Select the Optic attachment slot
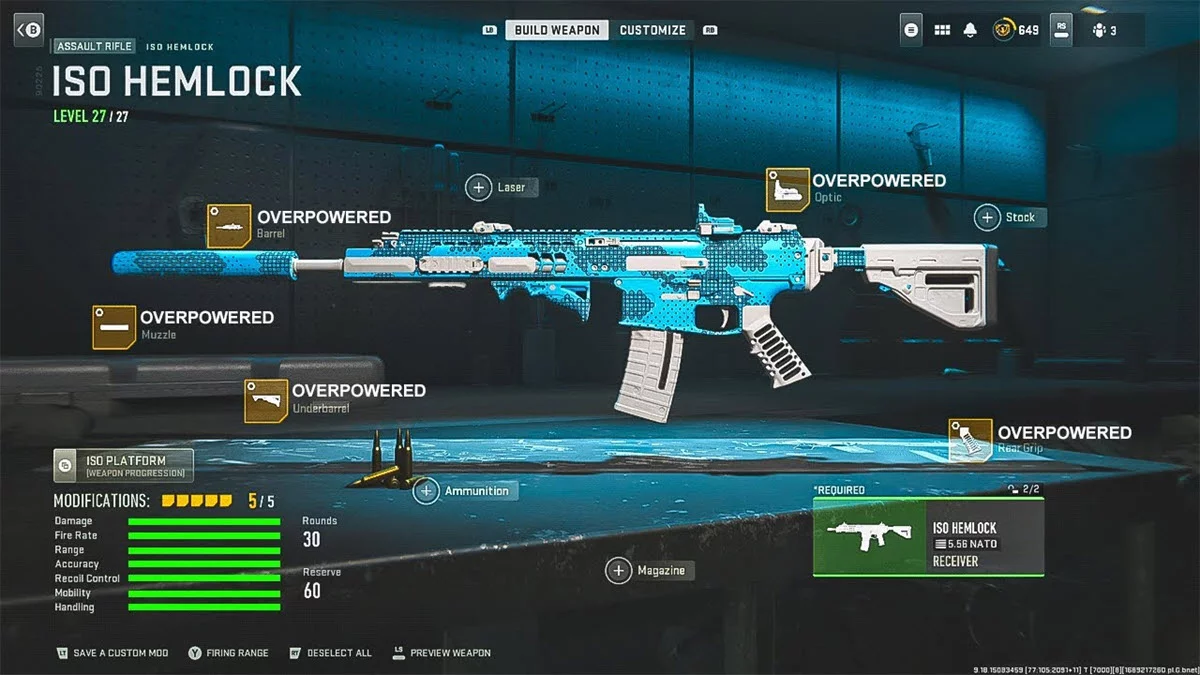Viewport: 1200px width, 675px height. pyautogui.click(x=788, y=189)
